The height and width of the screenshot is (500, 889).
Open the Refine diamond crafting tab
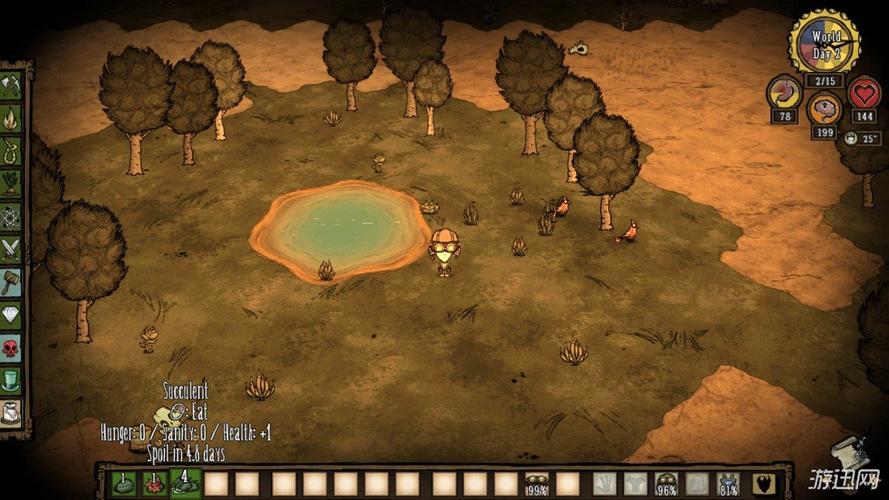coord(12,315)
